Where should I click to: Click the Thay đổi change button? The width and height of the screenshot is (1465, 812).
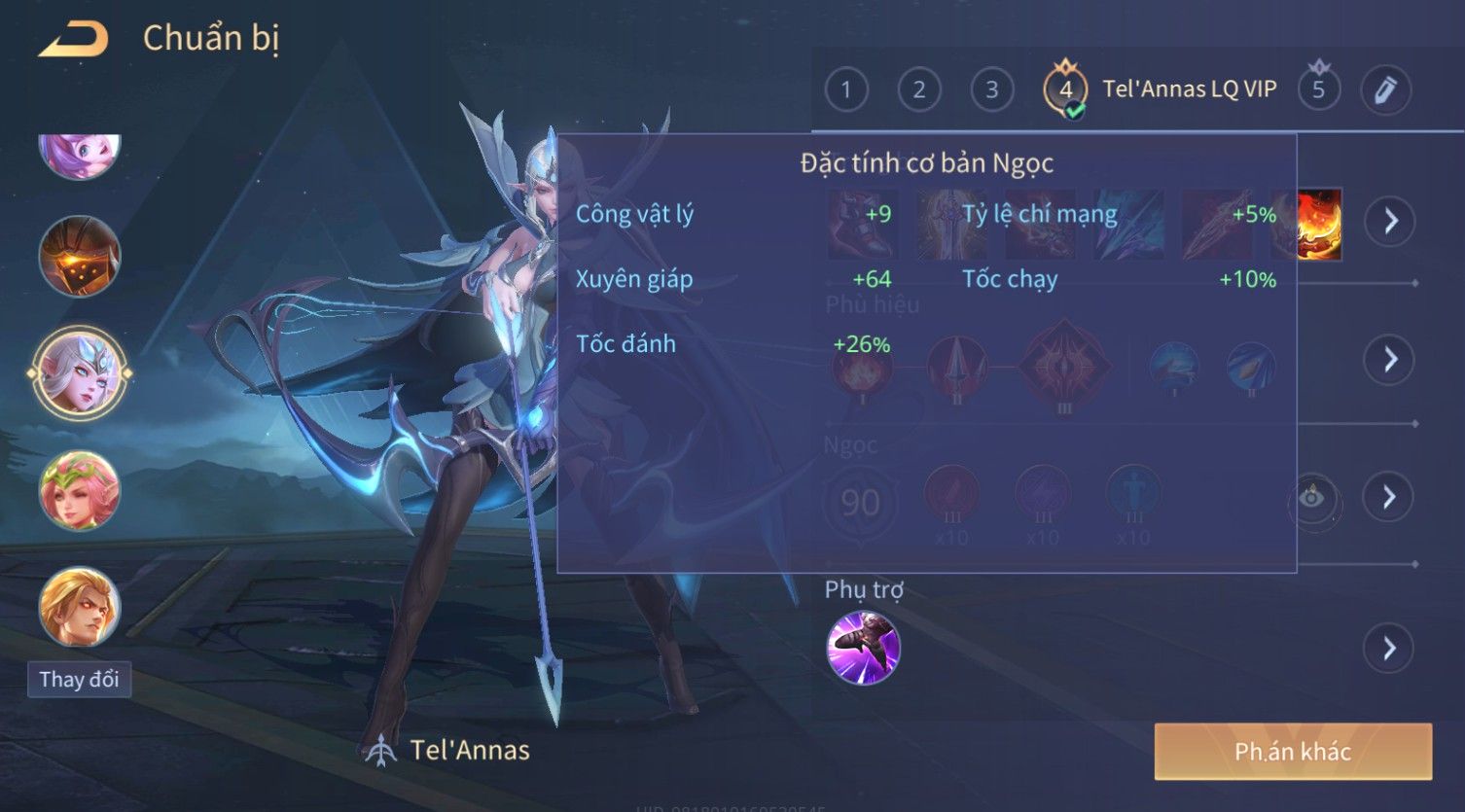79,679
